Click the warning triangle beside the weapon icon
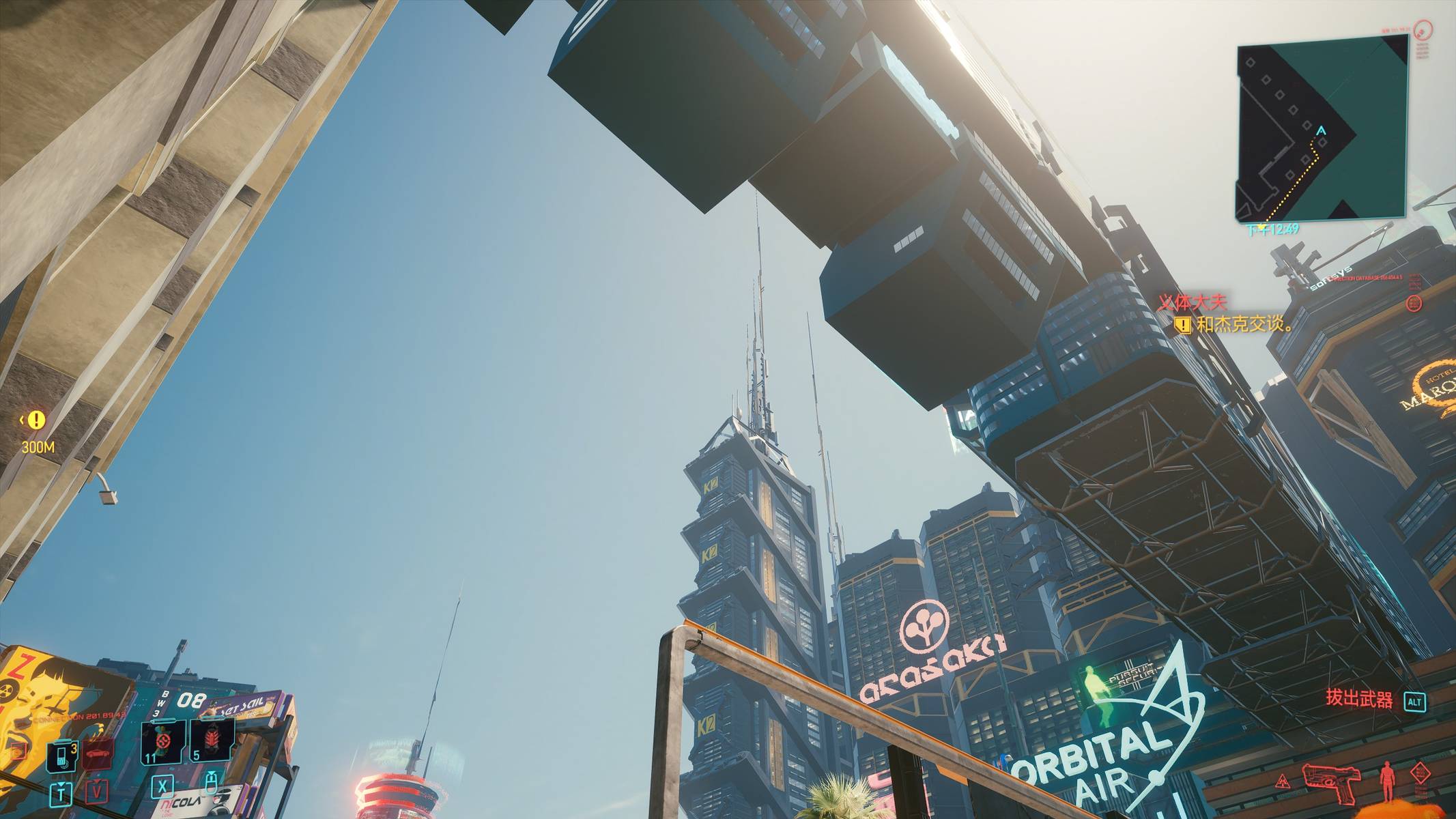 (1283, 781)
